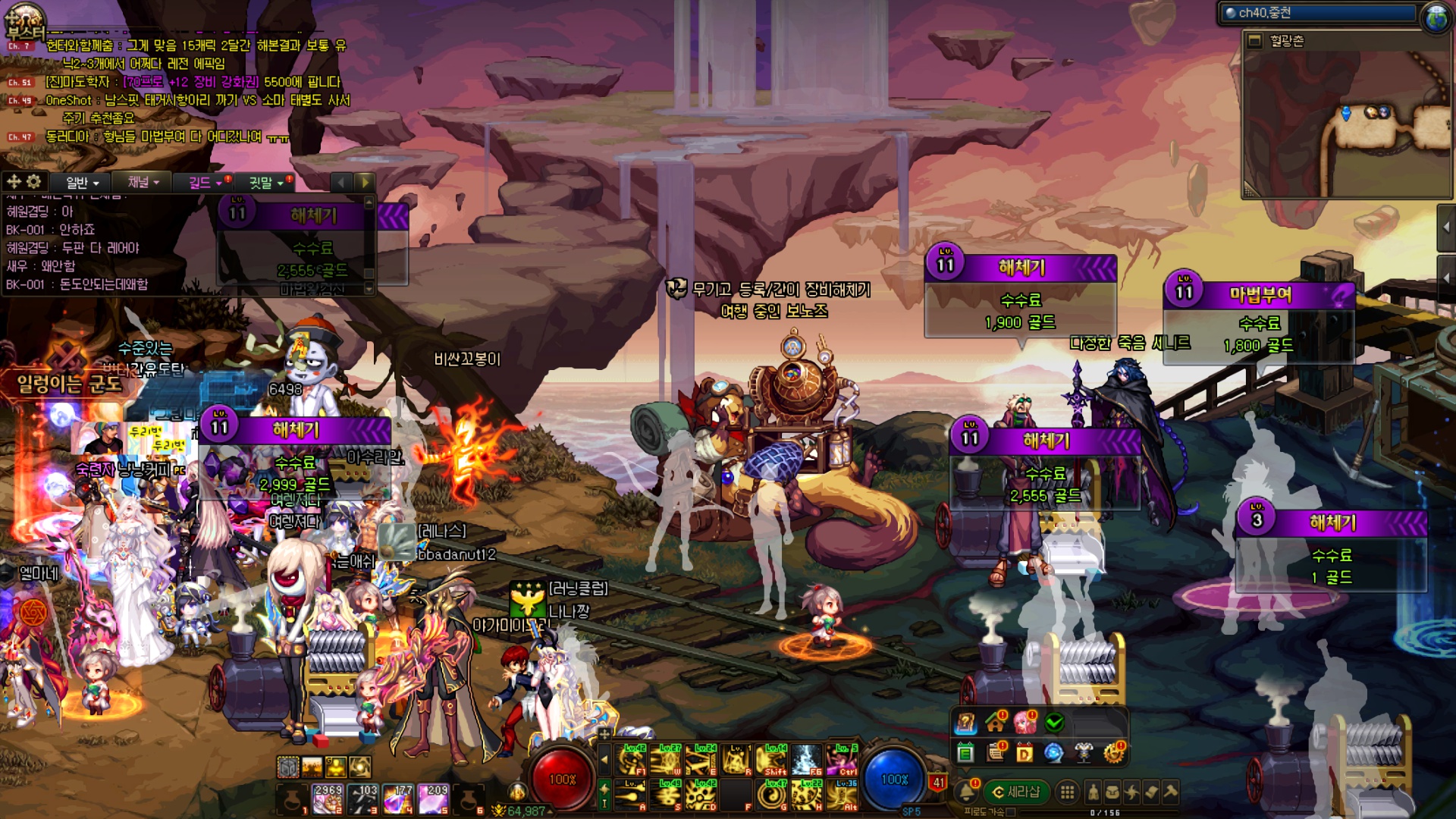Activate the F1 skill icon
Screen dimensions: 1456x819
632,758
